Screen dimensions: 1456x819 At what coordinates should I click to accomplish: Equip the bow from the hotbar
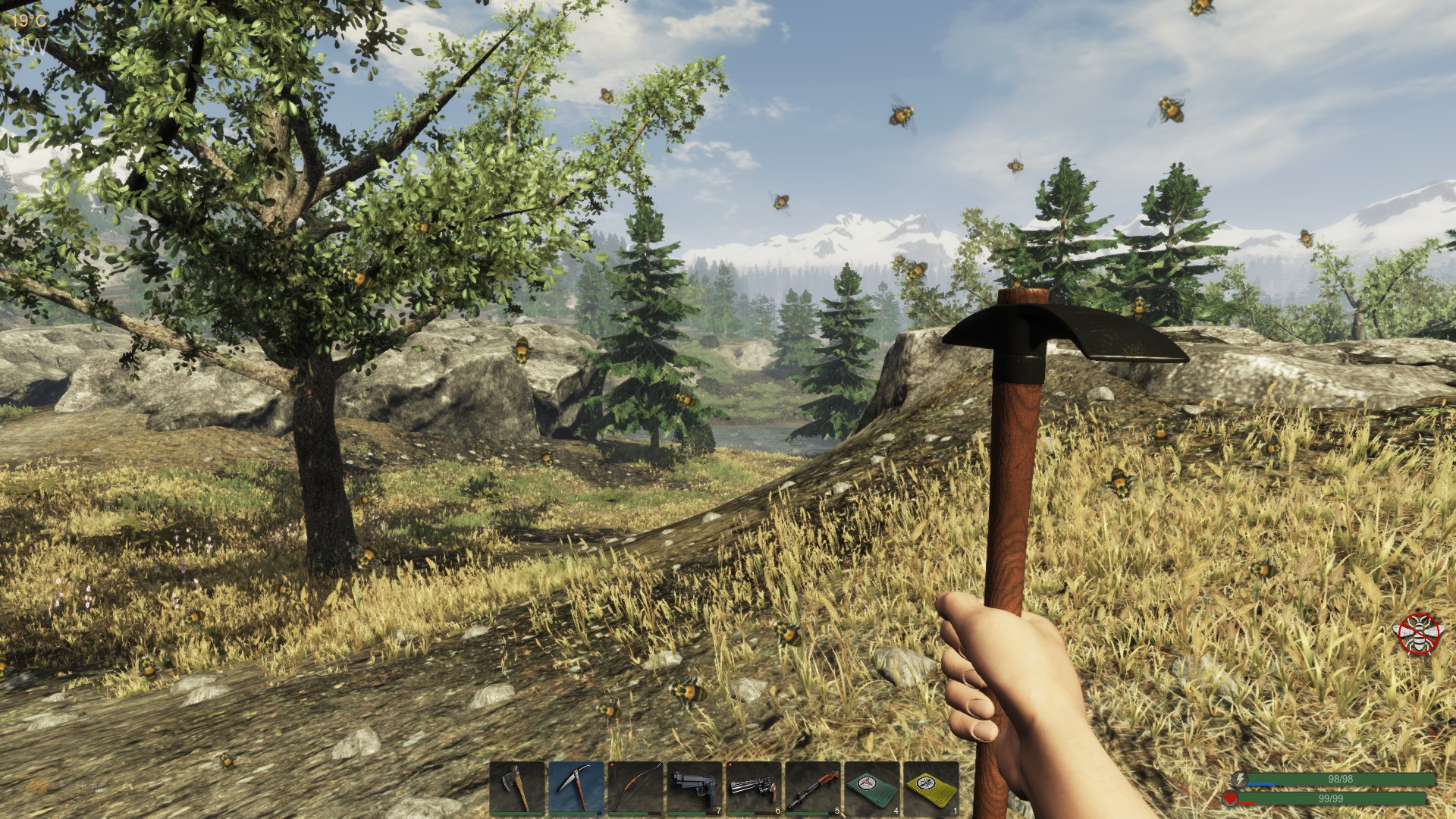635,788
